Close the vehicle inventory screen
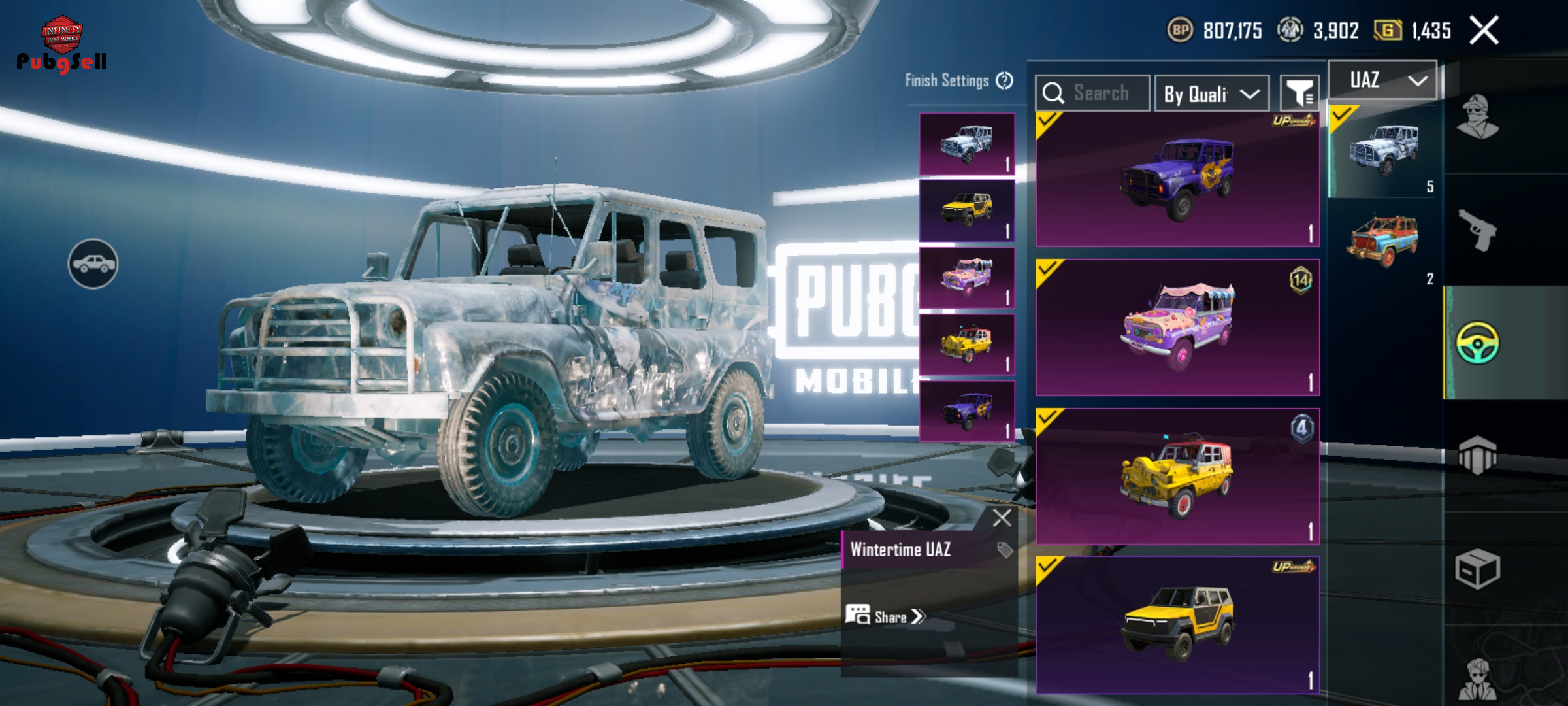This screenshot has width=1568, height=706. [1484, 31]
